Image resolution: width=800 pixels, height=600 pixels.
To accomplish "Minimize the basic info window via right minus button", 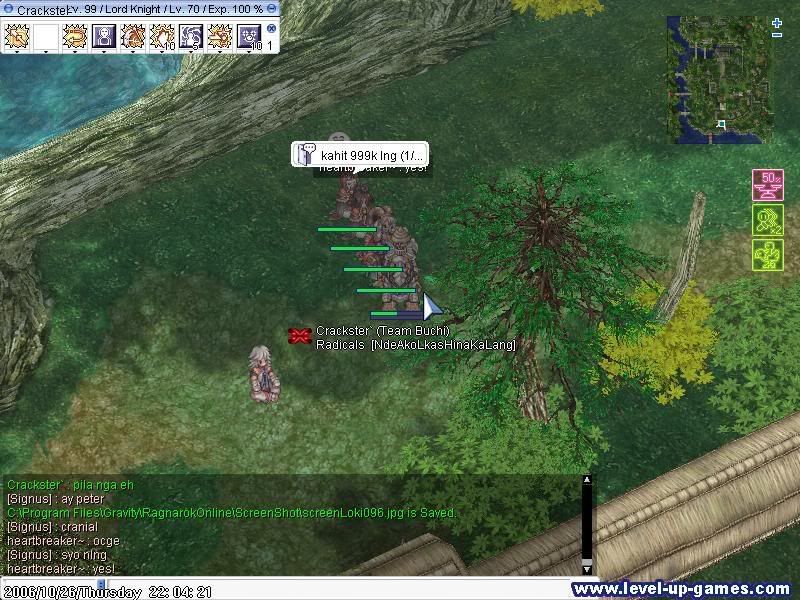I will coord(272,8).
